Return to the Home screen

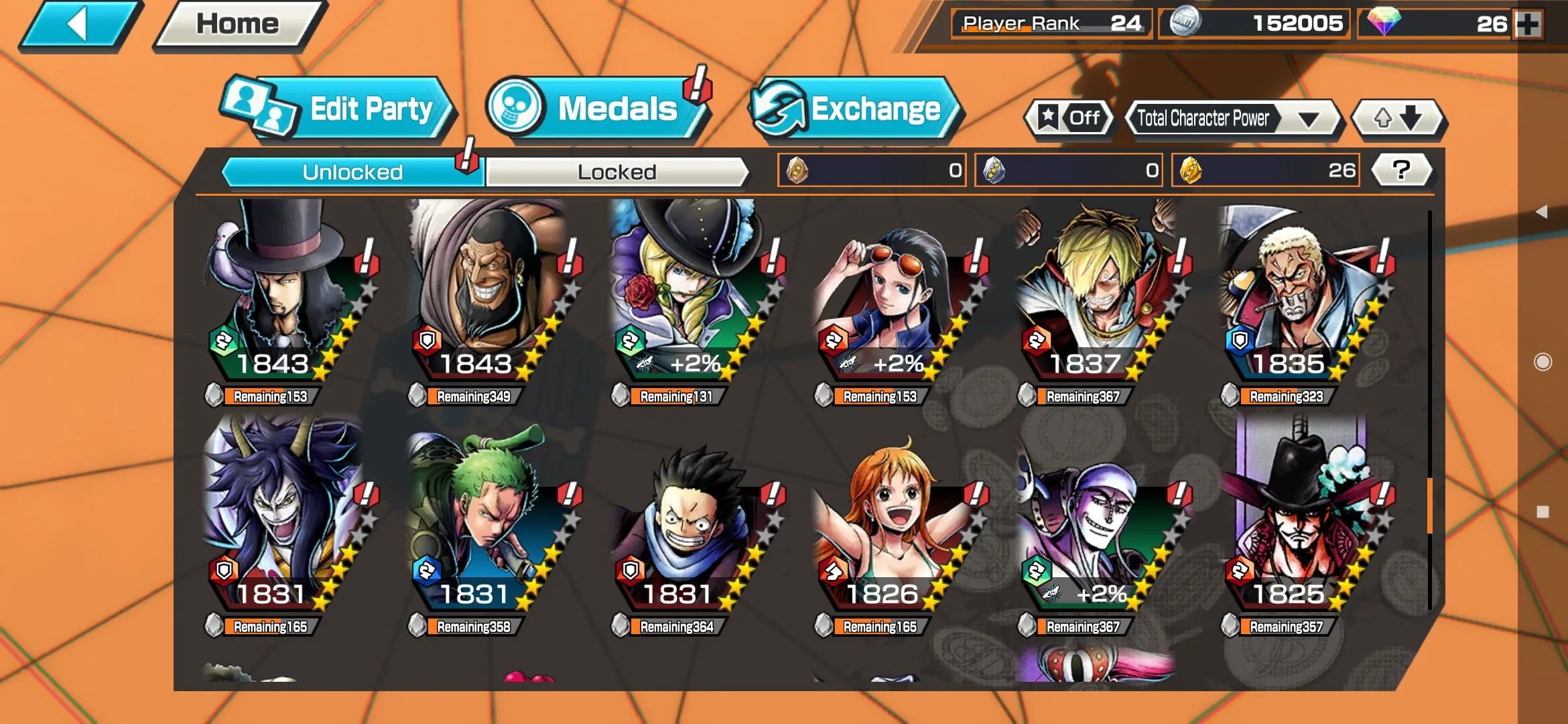point(238,25)
